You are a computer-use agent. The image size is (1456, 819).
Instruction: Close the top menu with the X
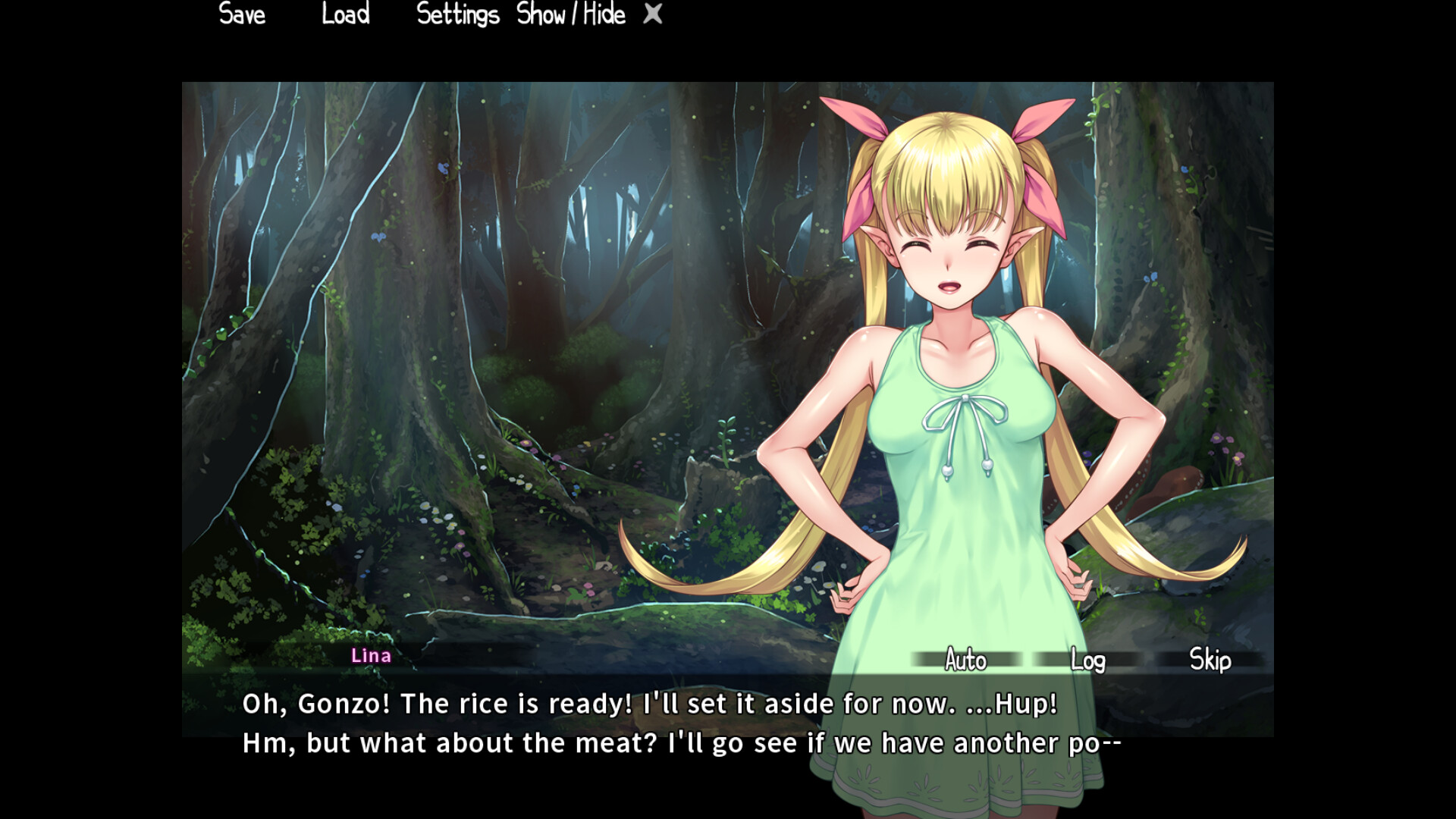(653, 14)
